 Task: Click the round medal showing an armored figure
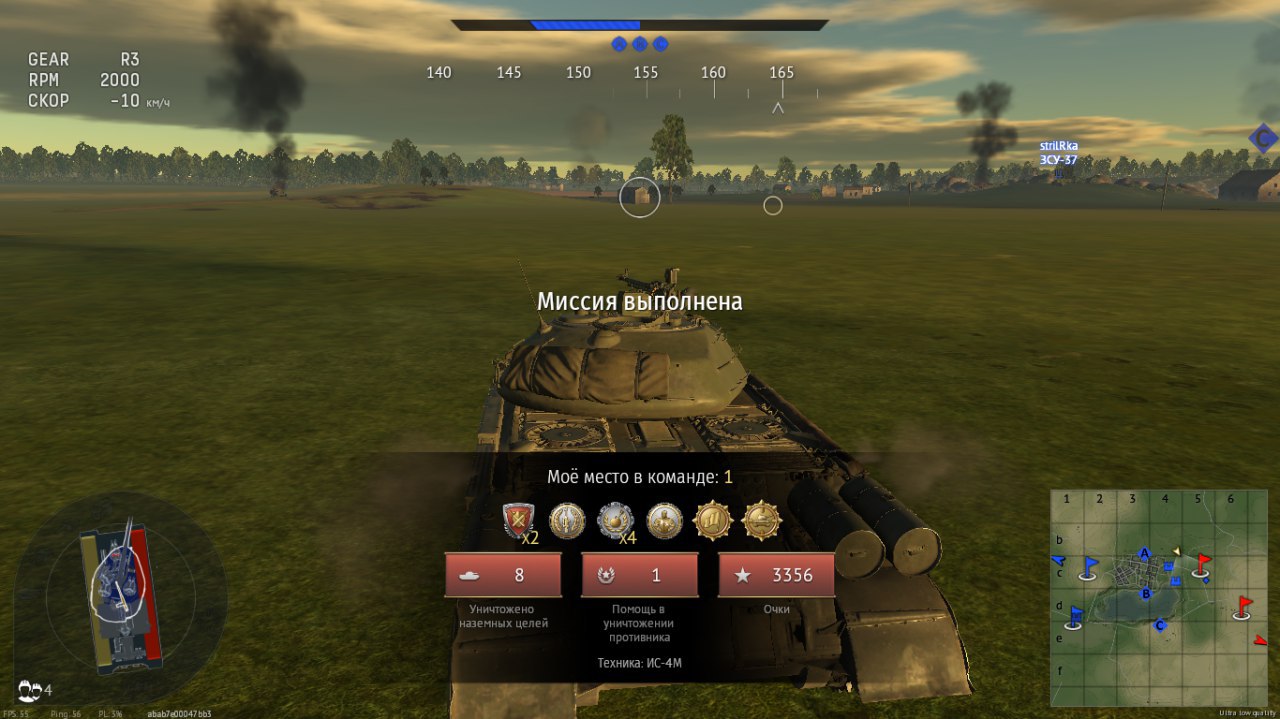click(664, 520)
